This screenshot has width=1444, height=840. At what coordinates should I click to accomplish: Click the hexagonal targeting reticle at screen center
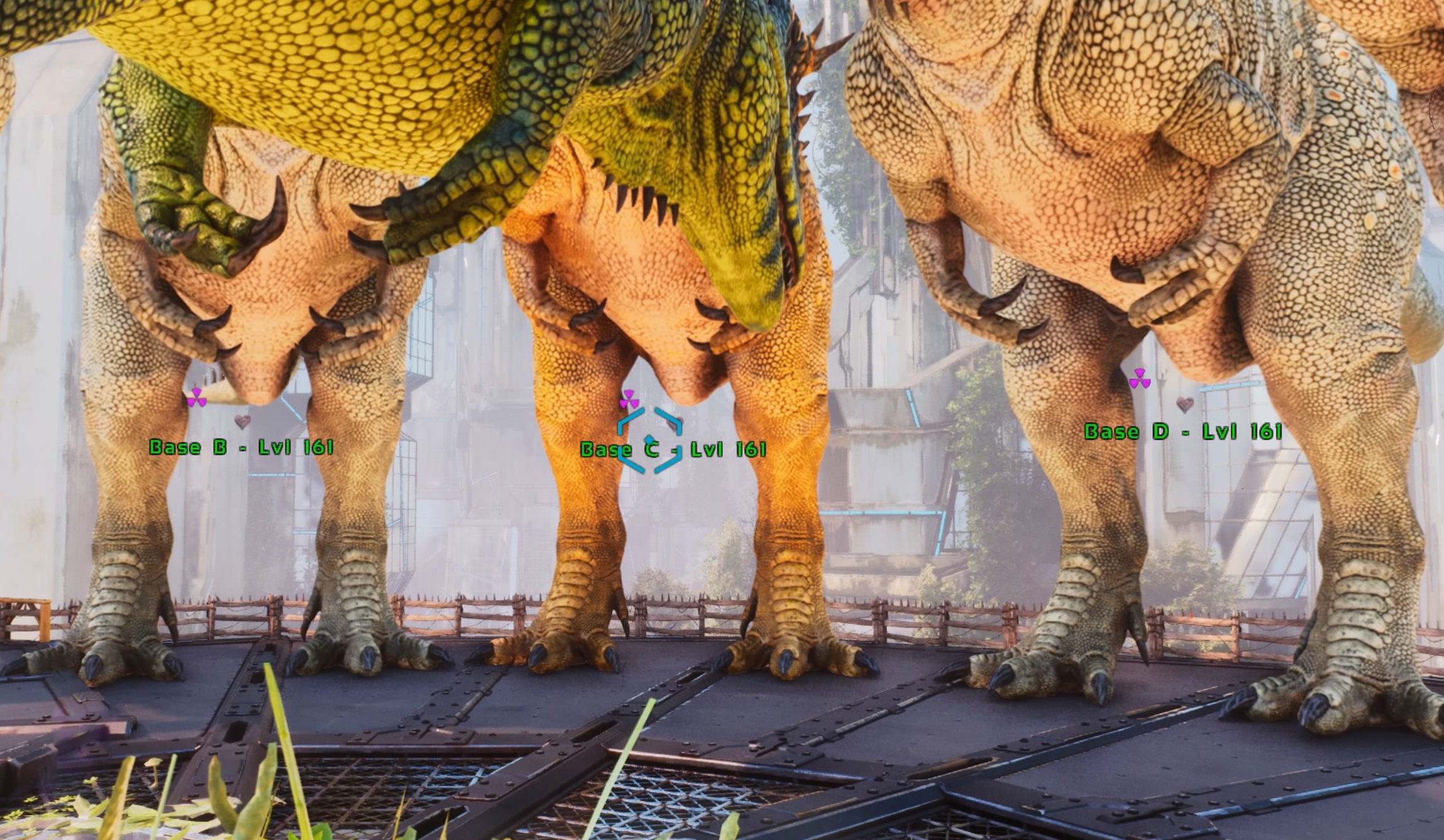tap(649, 441)
